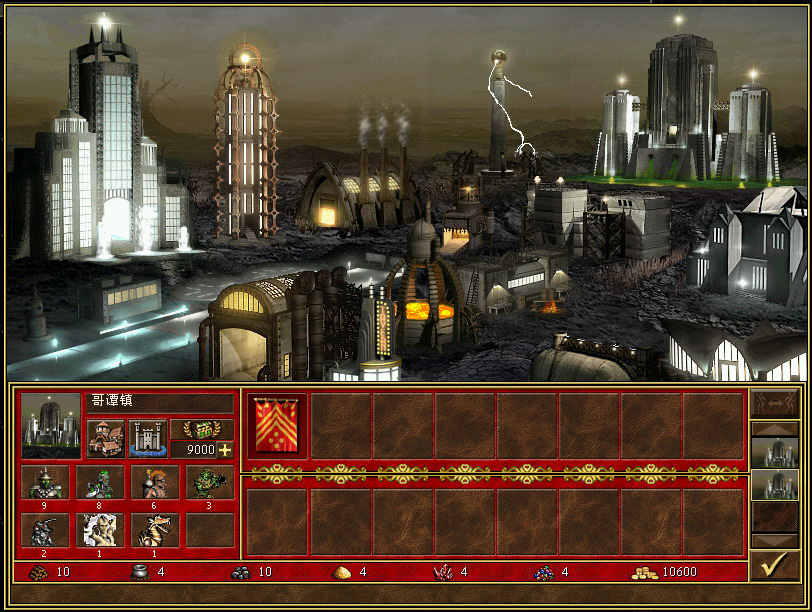The height and width of the screenshot is (612, 812).
Task: Select the green armored soldier creature icon
Action: pyautogui.click(x=46, y=482)
